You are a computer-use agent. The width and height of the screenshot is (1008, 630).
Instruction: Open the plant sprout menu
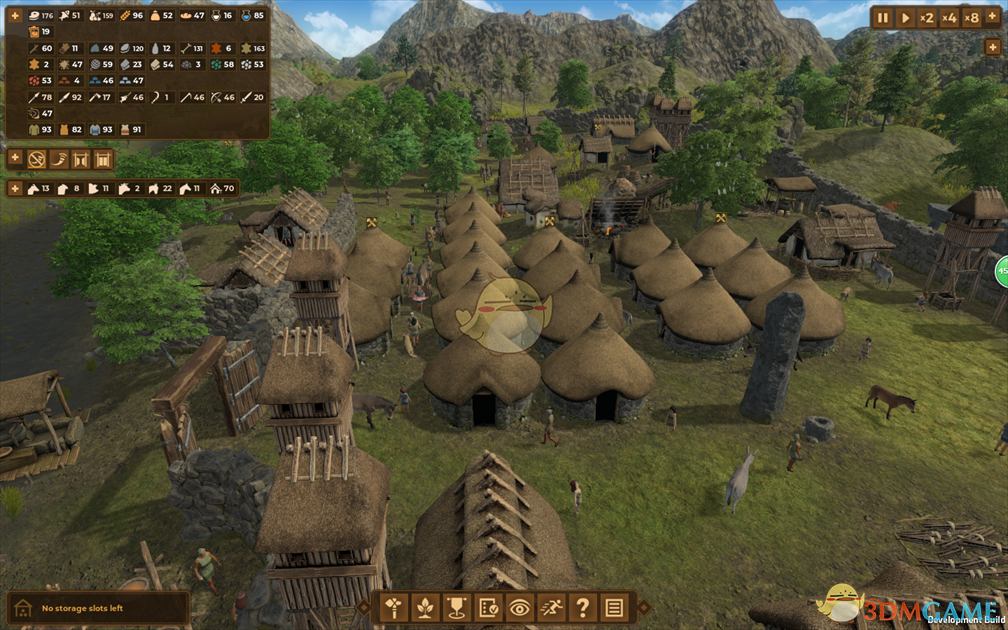[x=425, y=606]
